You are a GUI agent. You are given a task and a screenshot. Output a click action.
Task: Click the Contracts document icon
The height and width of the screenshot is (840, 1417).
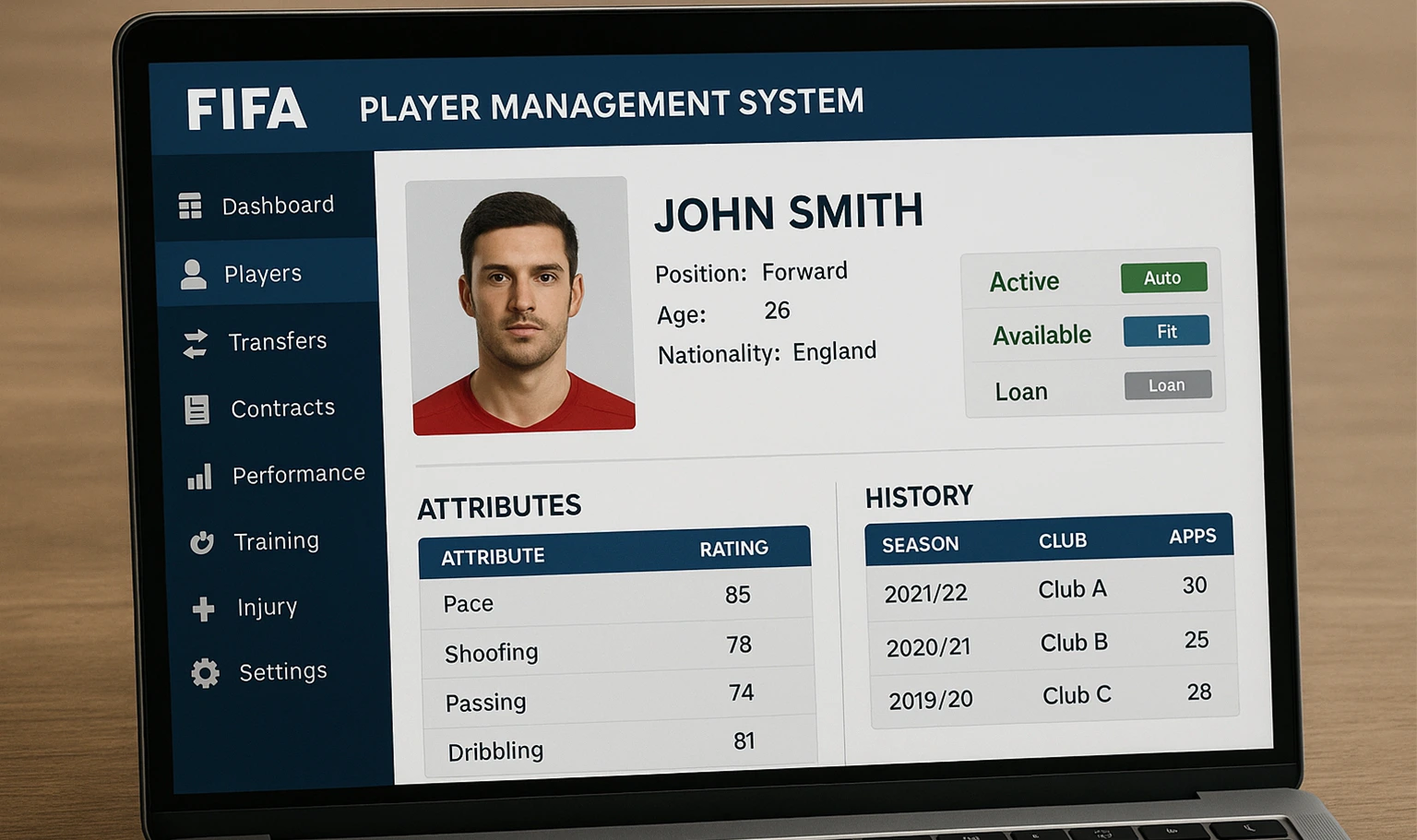pos(196,408)
